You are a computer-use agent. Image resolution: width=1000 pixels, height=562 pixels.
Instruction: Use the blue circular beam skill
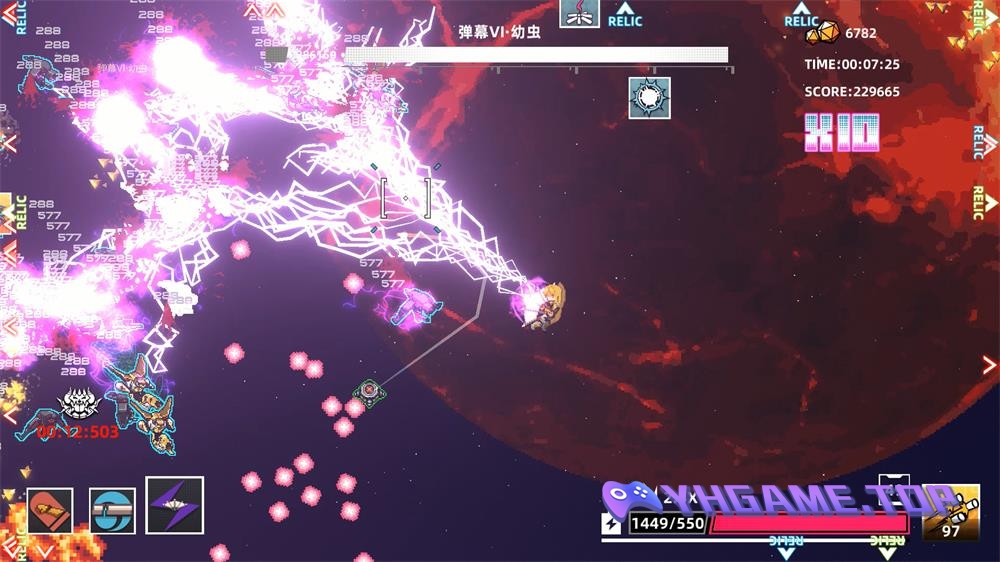coord(112,510)
